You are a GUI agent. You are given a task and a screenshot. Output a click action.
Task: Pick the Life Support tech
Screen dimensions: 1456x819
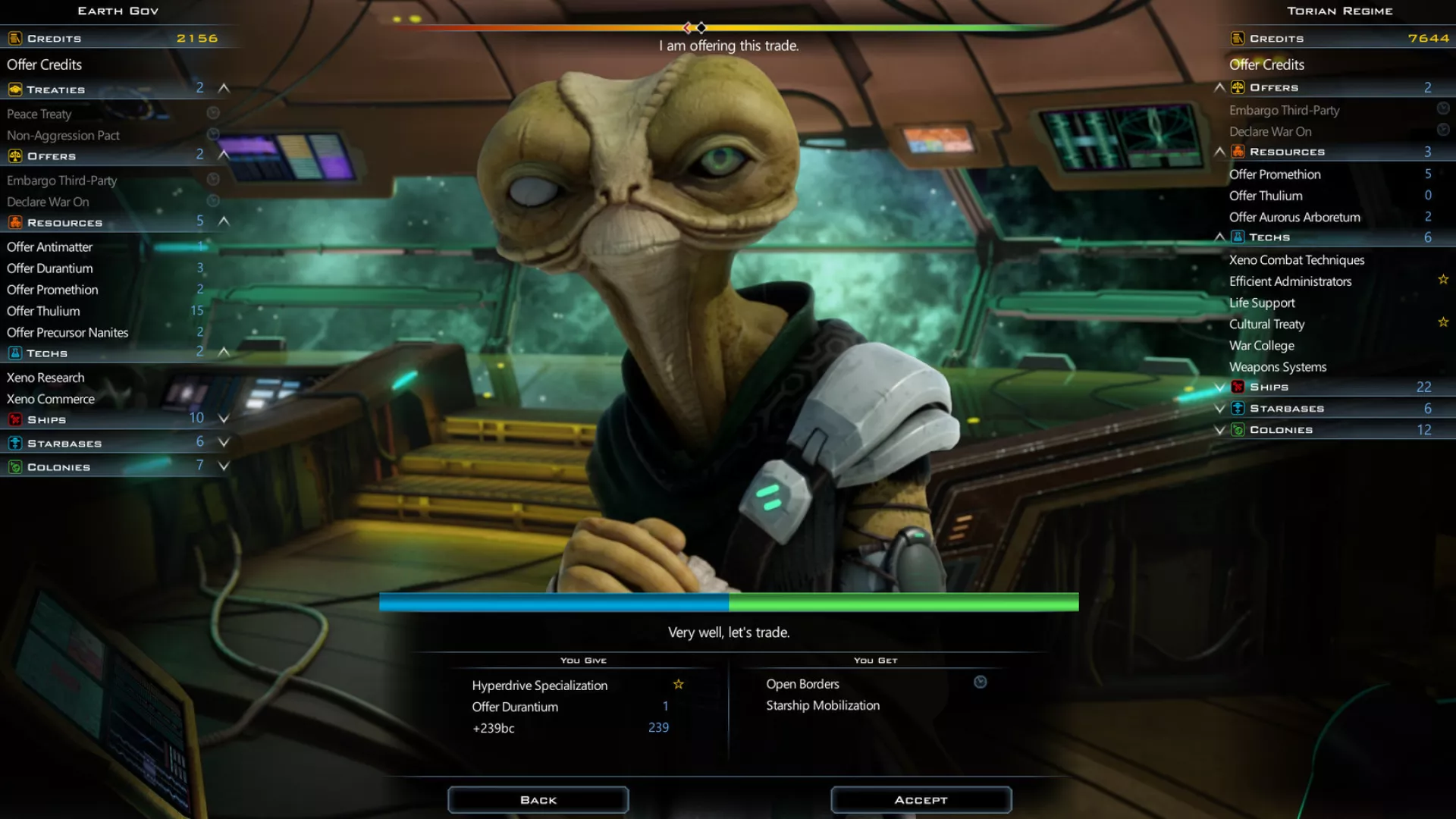click(x=1262, y=303)
